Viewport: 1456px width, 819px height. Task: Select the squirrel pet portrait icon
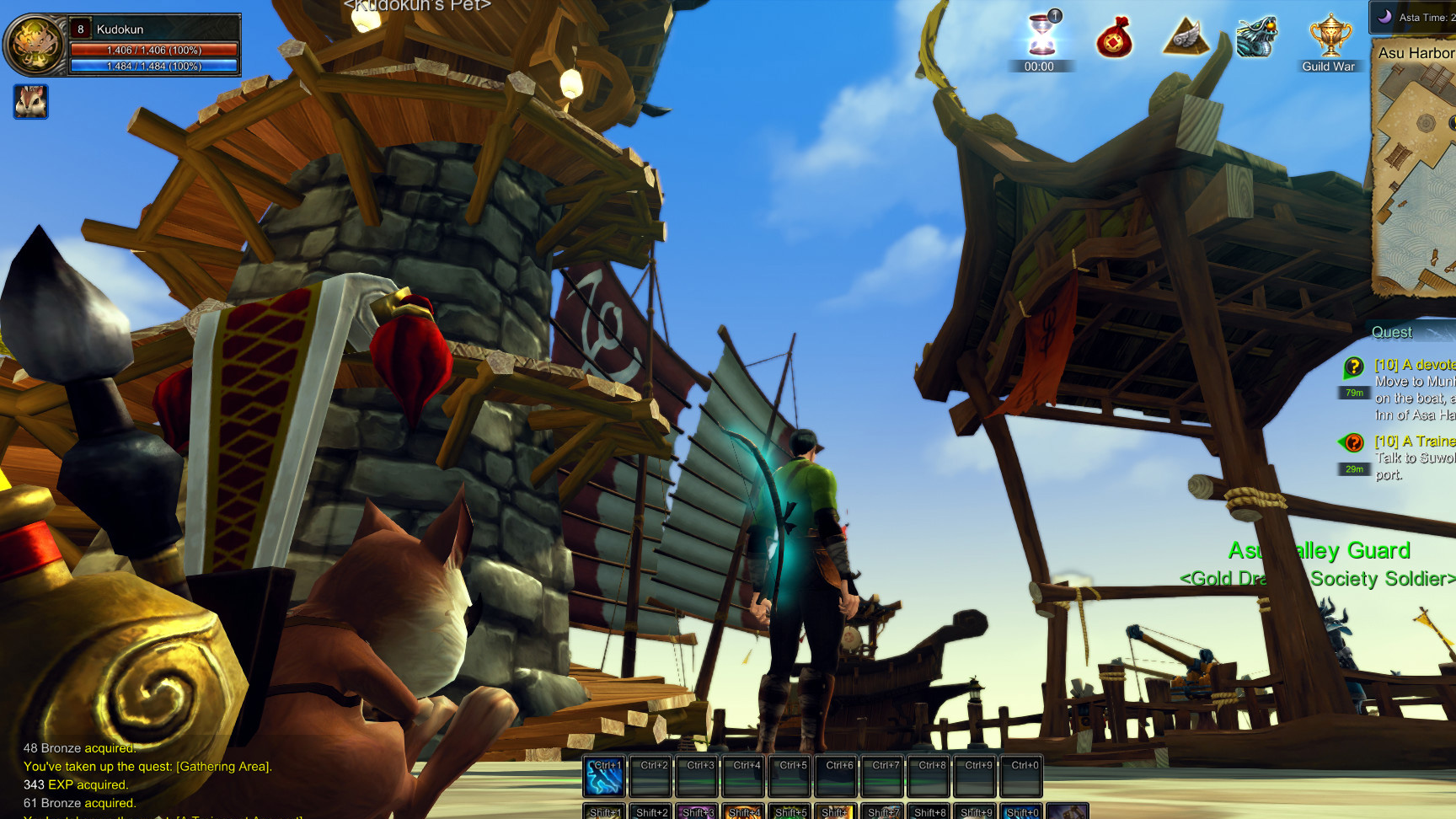coord(31,102)
